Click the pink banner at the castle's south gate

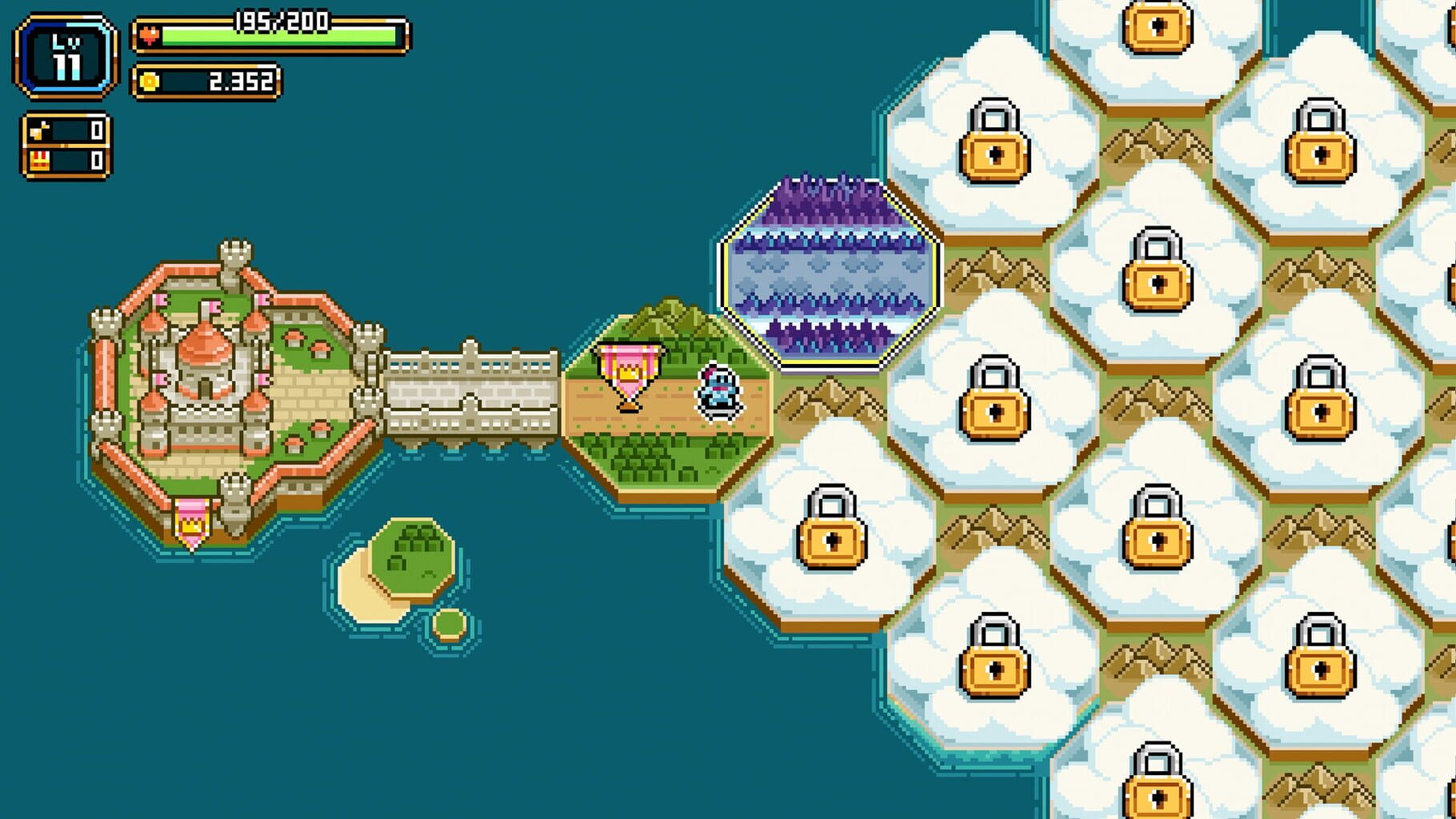click(x=190, y=515)
